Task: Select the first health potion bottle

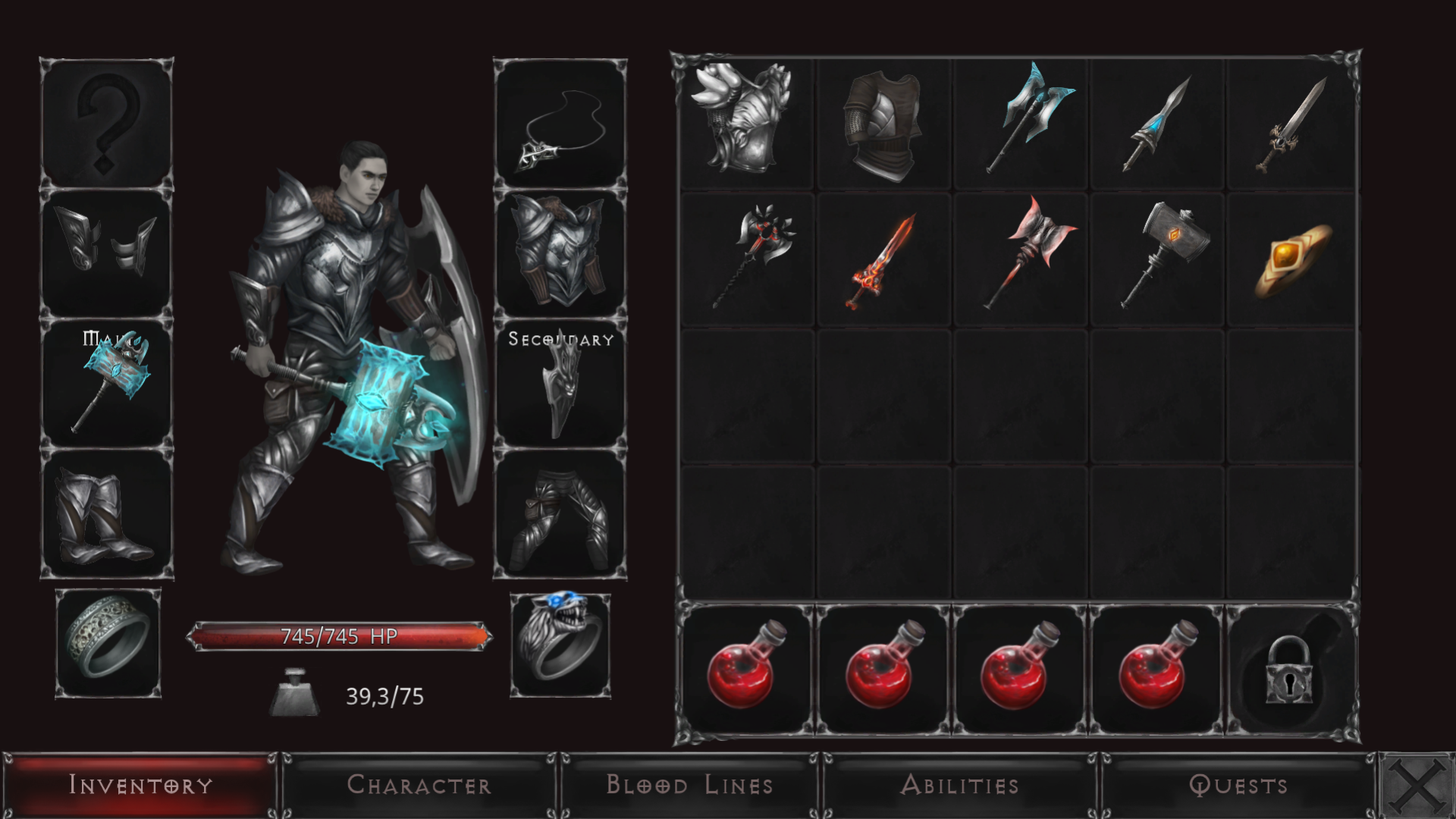Action: coord(747,671)
